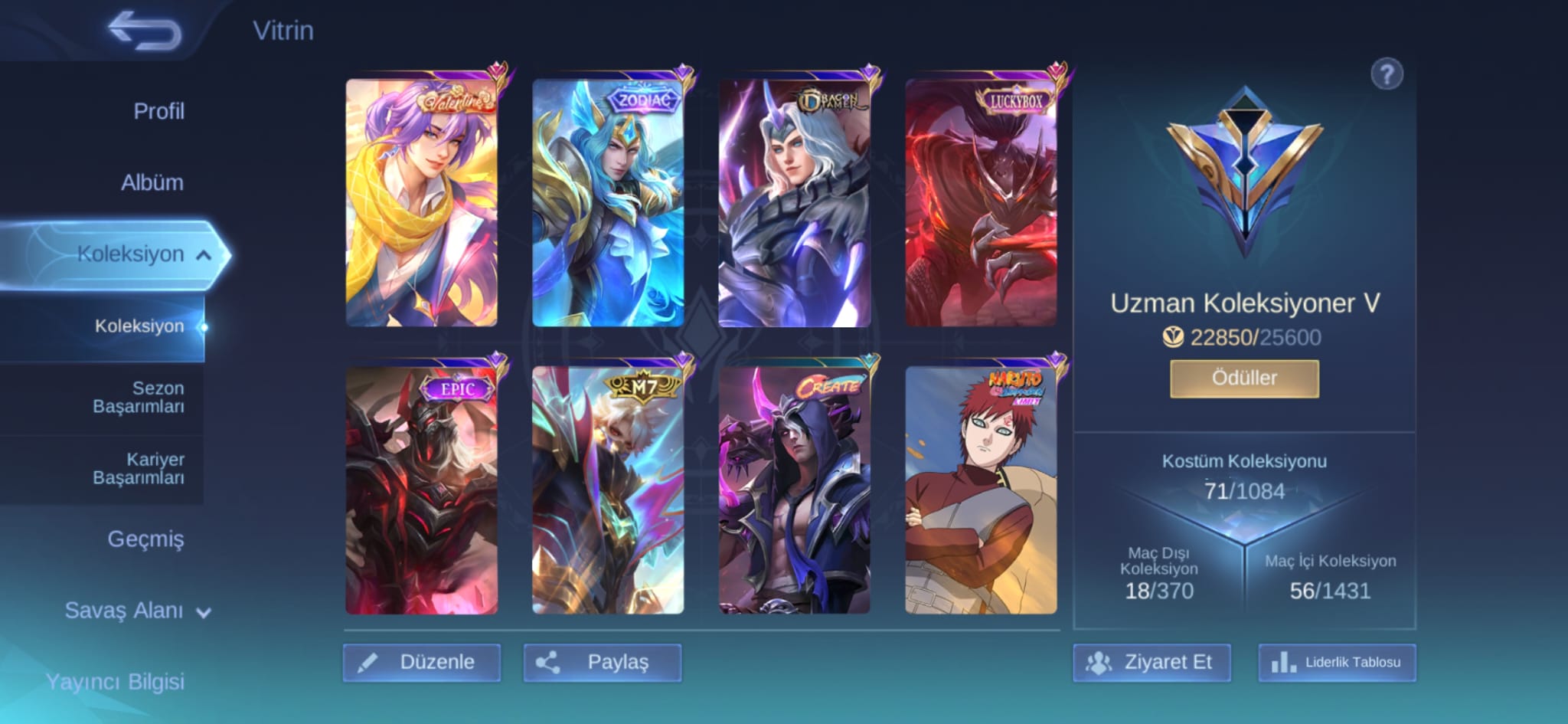Go back using the arrow button
Screen dimensions: 1568x724
tap(145, 31)
